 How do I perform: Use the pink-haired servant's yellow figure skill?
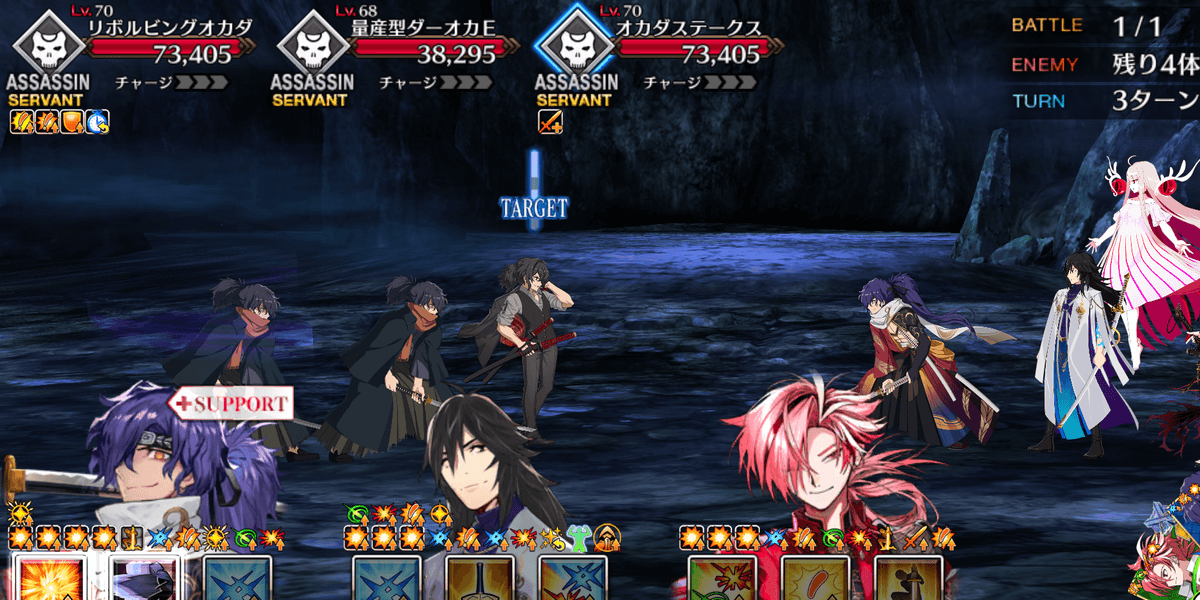[x=908, y=578]
